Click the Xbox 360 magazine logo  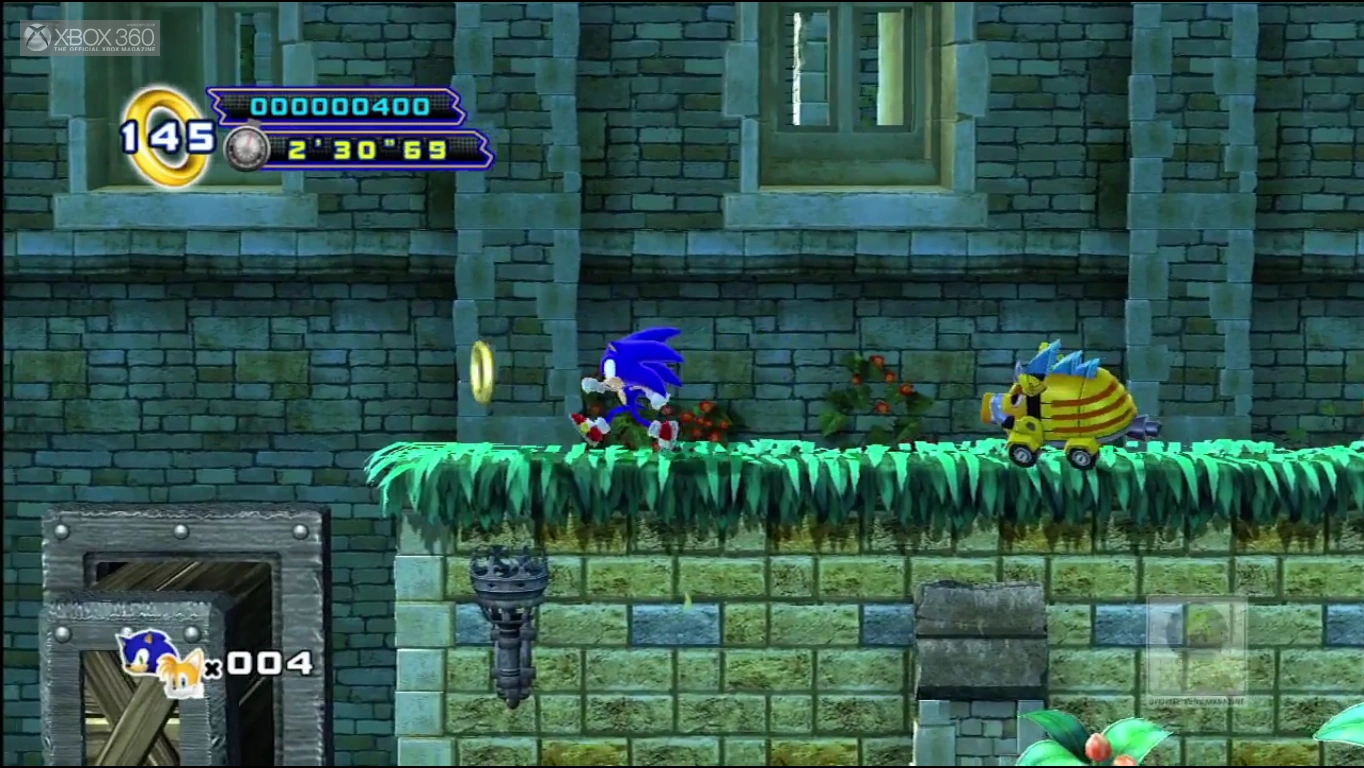(x=90, y=38)
